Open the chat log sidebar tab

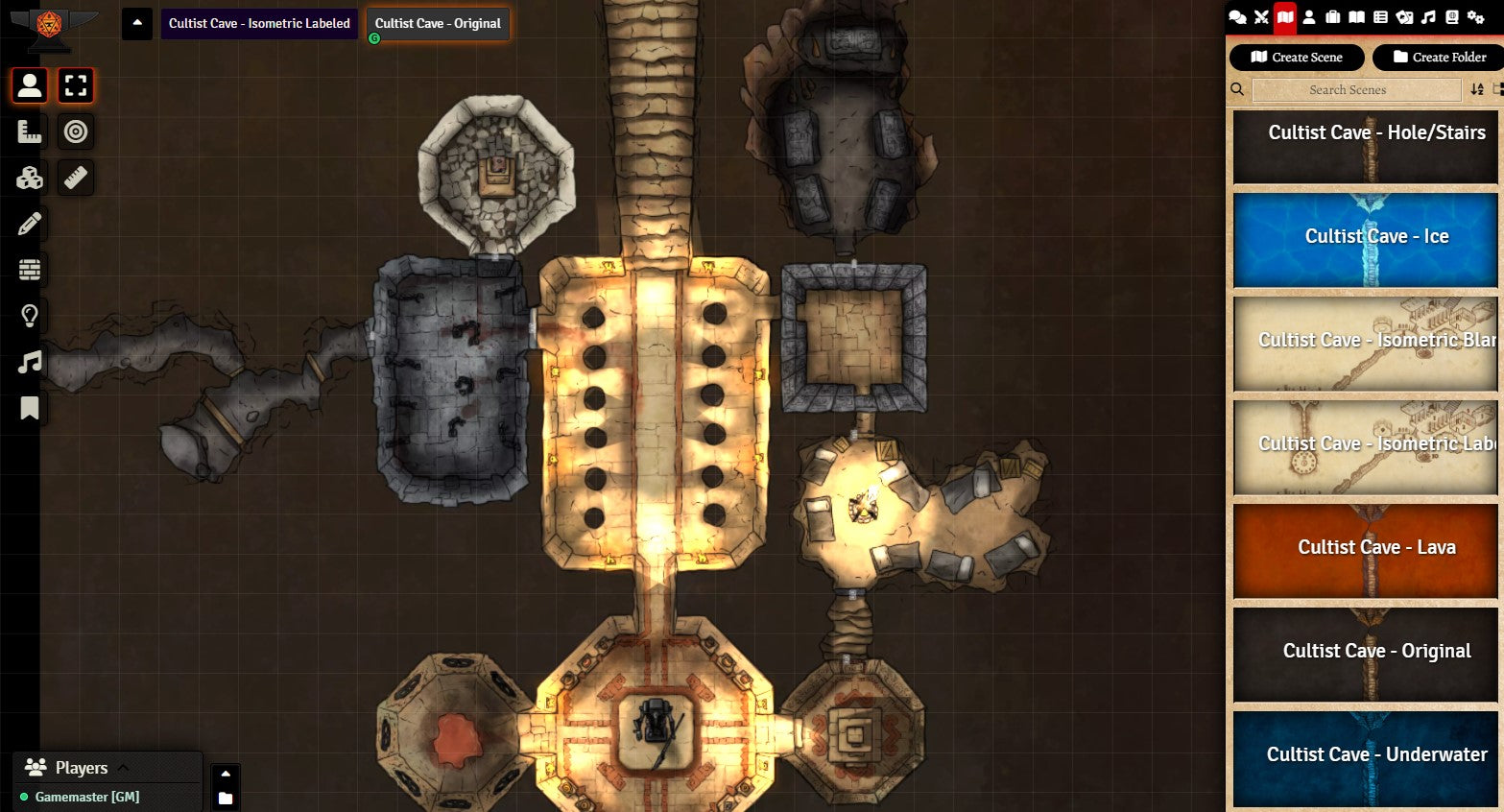[x=1238, y=17]
